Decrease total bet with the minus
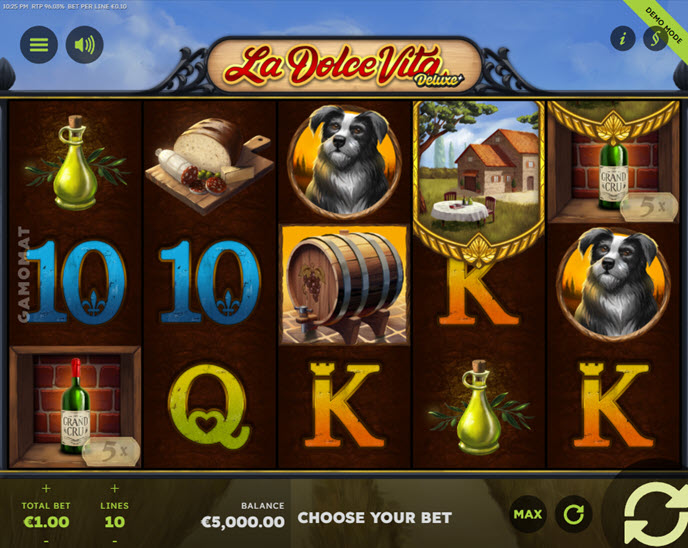Viewport: 688px width, 548px height. [x=44, y=540]
